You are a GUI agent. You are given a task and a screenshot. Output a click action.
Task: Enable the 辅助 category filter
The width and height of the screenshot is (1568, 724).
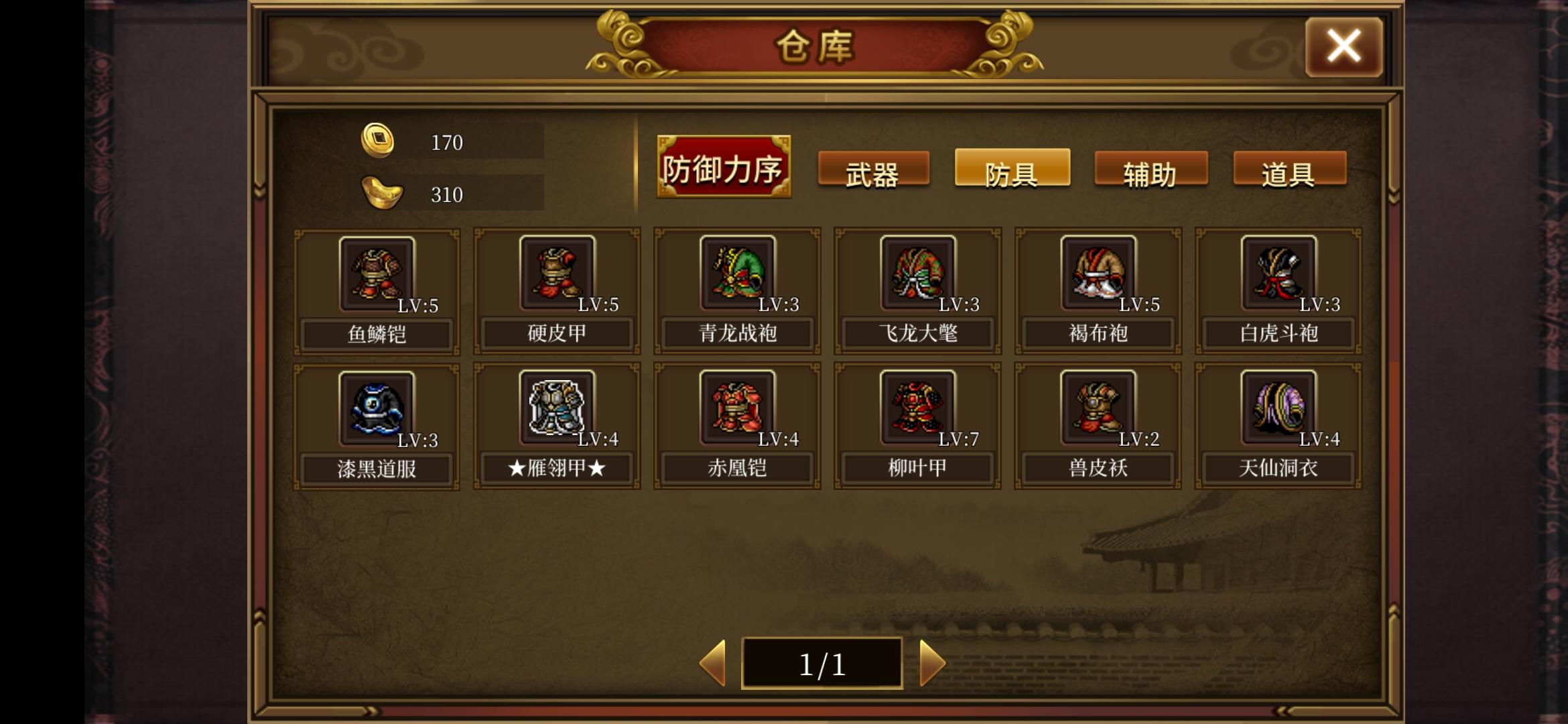click(1149, 171)
